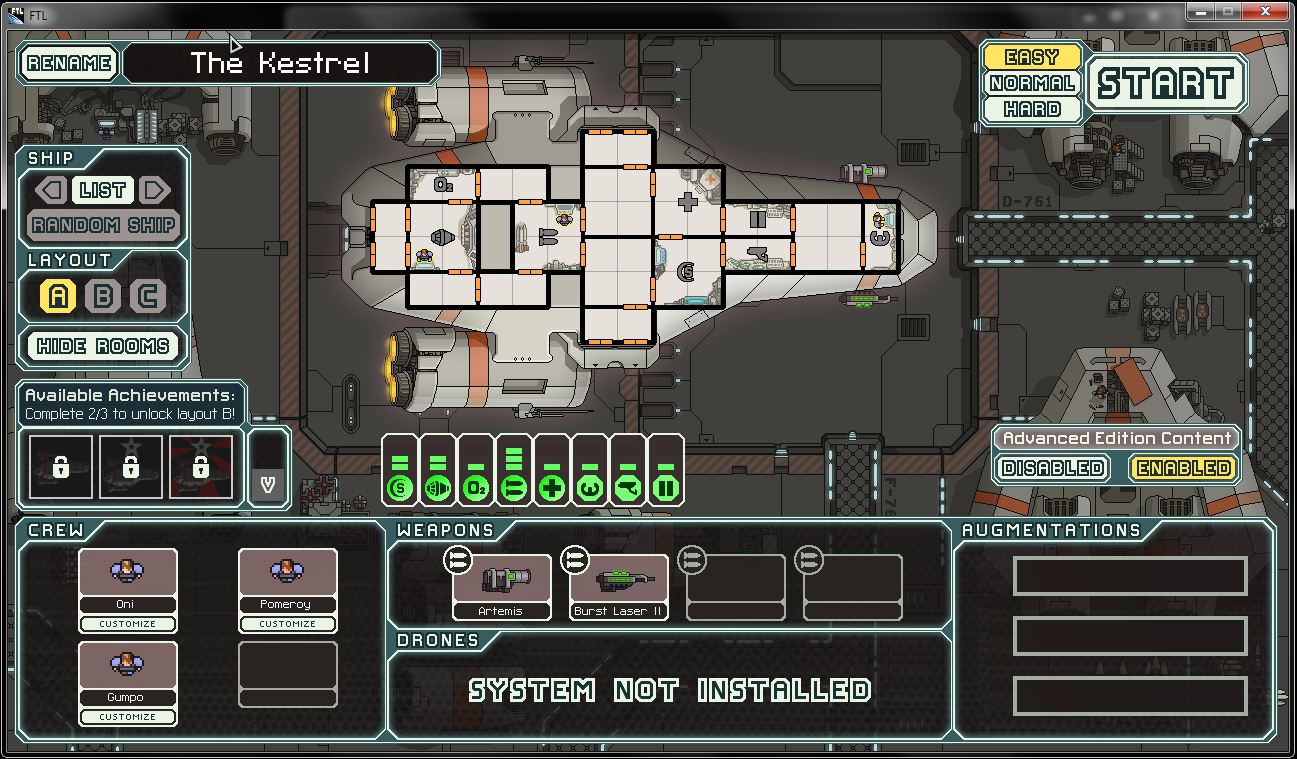The image size is (1297, 759).
Task: Customize crew member Gumpo
Action: click(127, 717)
